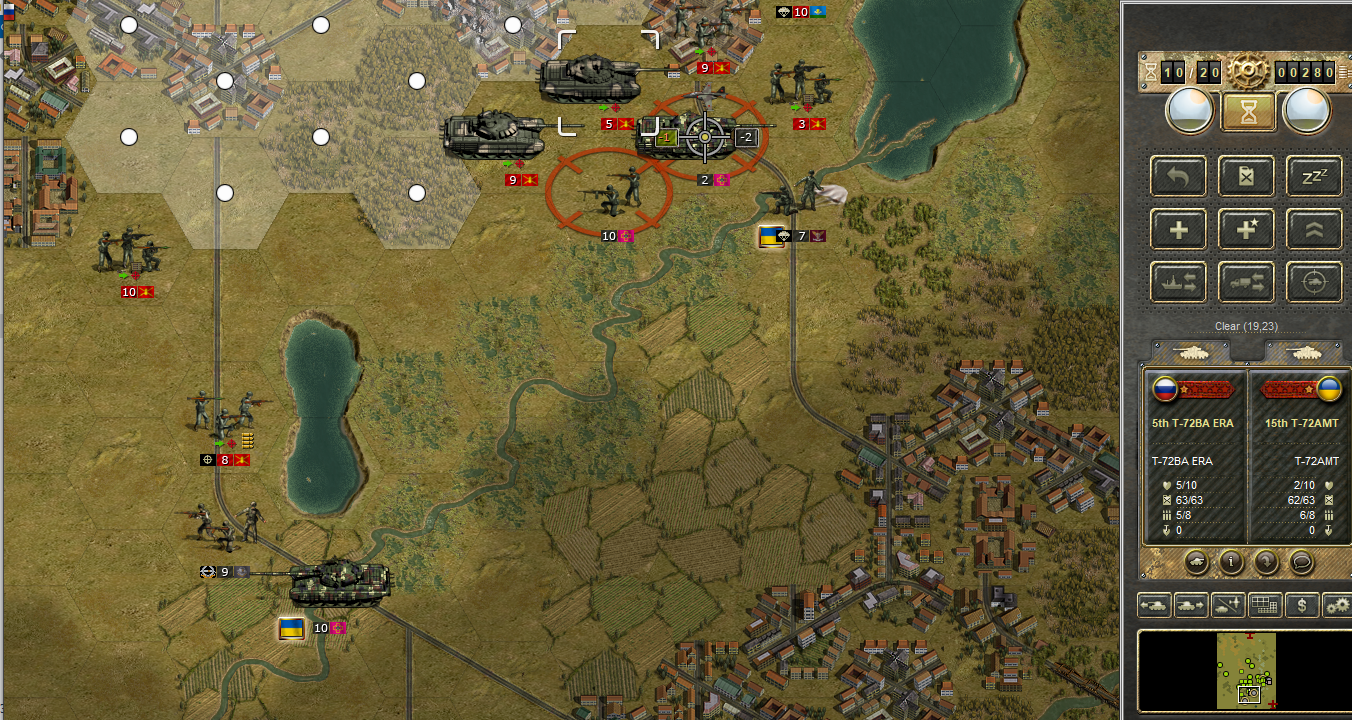
Task: Click the ship embark button
Action: click(x=1179, y=283)
